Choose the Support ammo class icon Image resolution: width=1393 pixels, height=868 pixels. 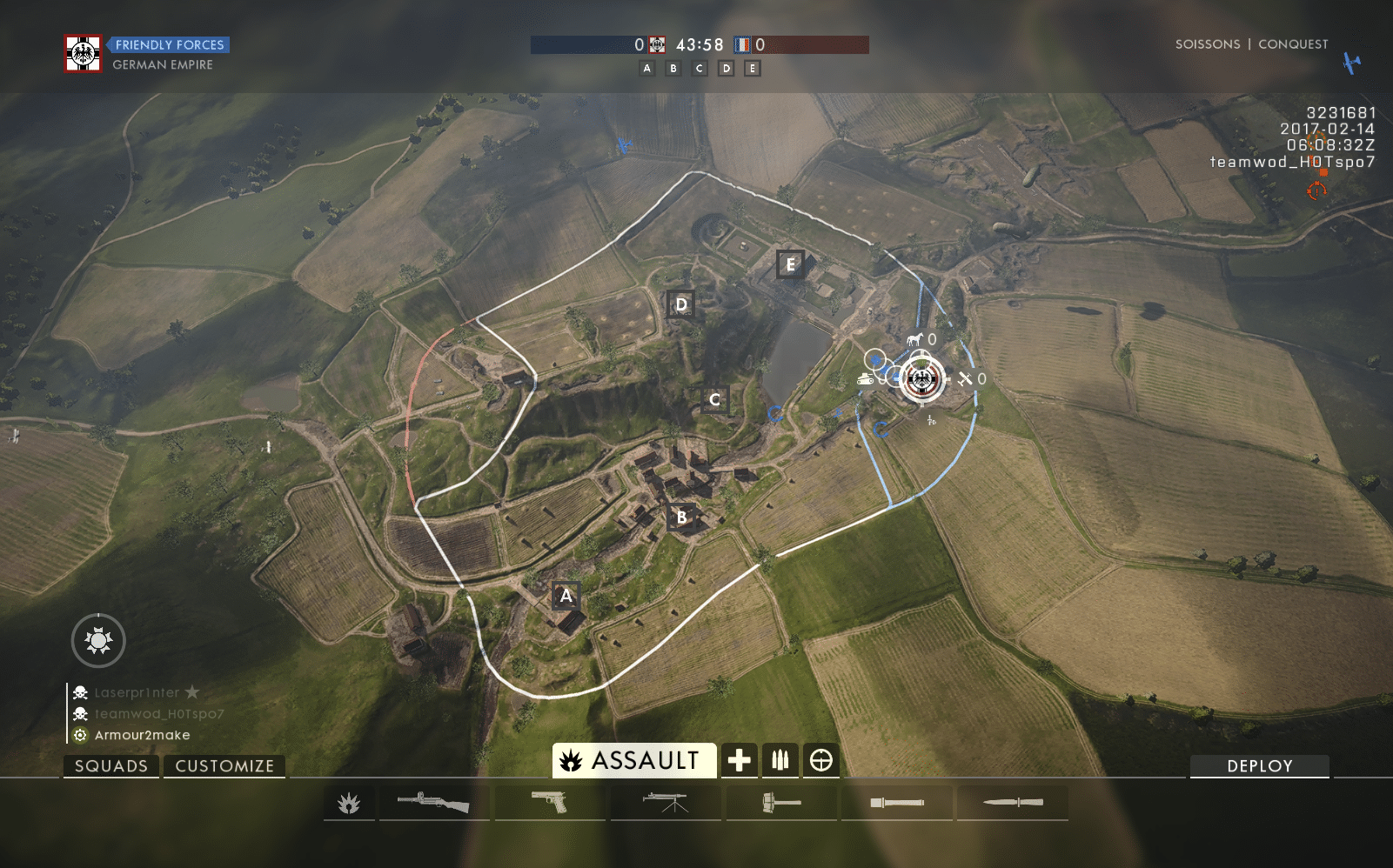[x=780, y=760]
